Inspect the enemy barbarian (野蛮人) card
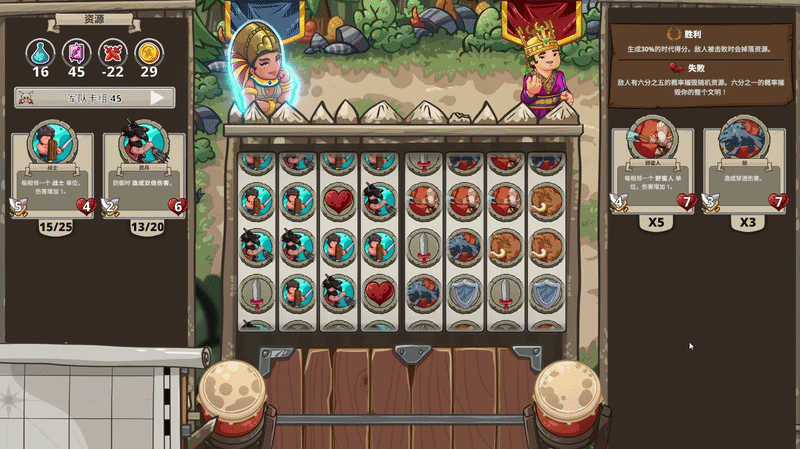The height and width of the screenshot is (449, 800). [x=653, y=165]
